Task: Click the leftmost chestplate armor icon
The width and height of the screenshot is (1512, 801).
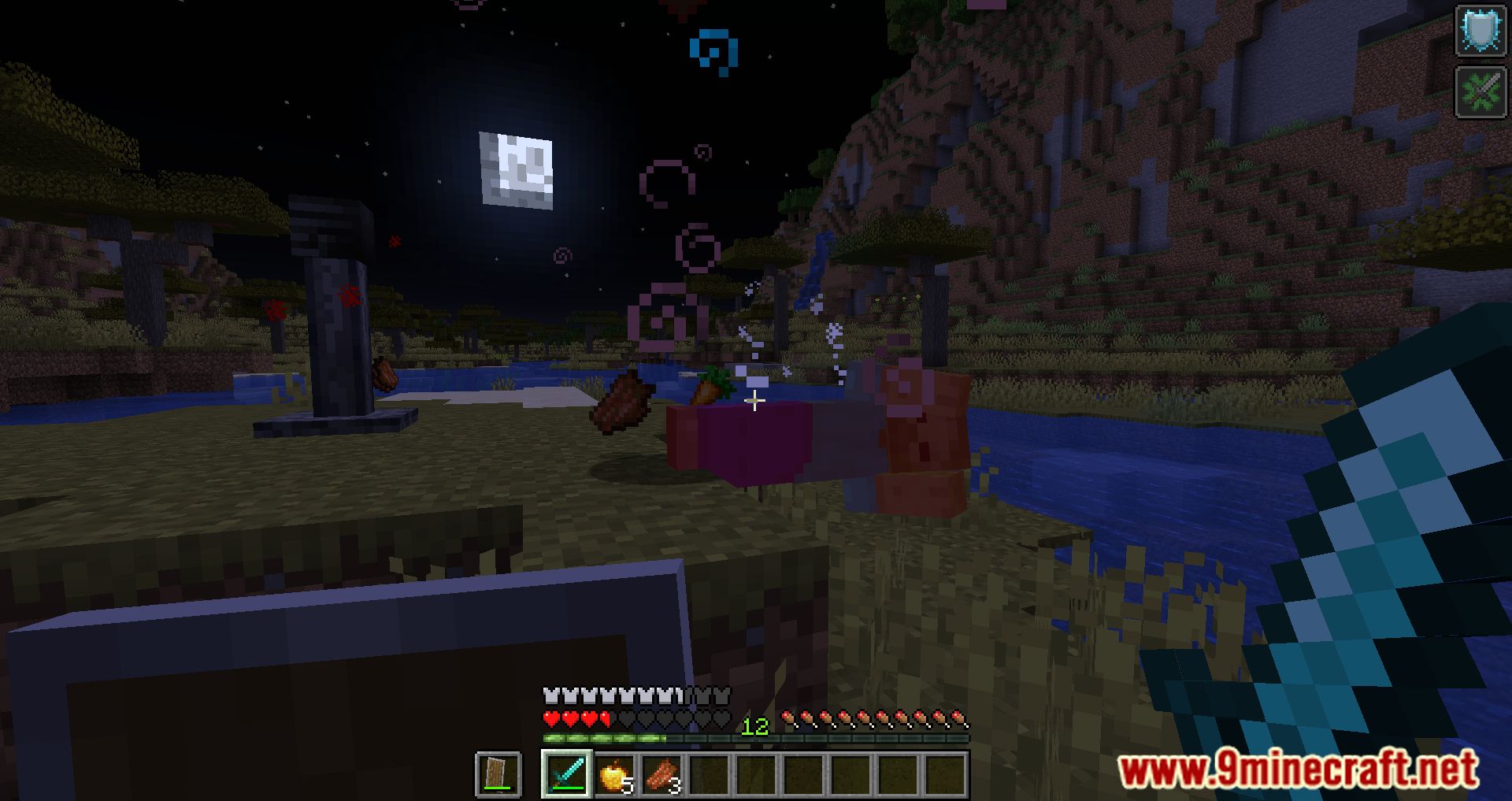Action: point(550,696)
